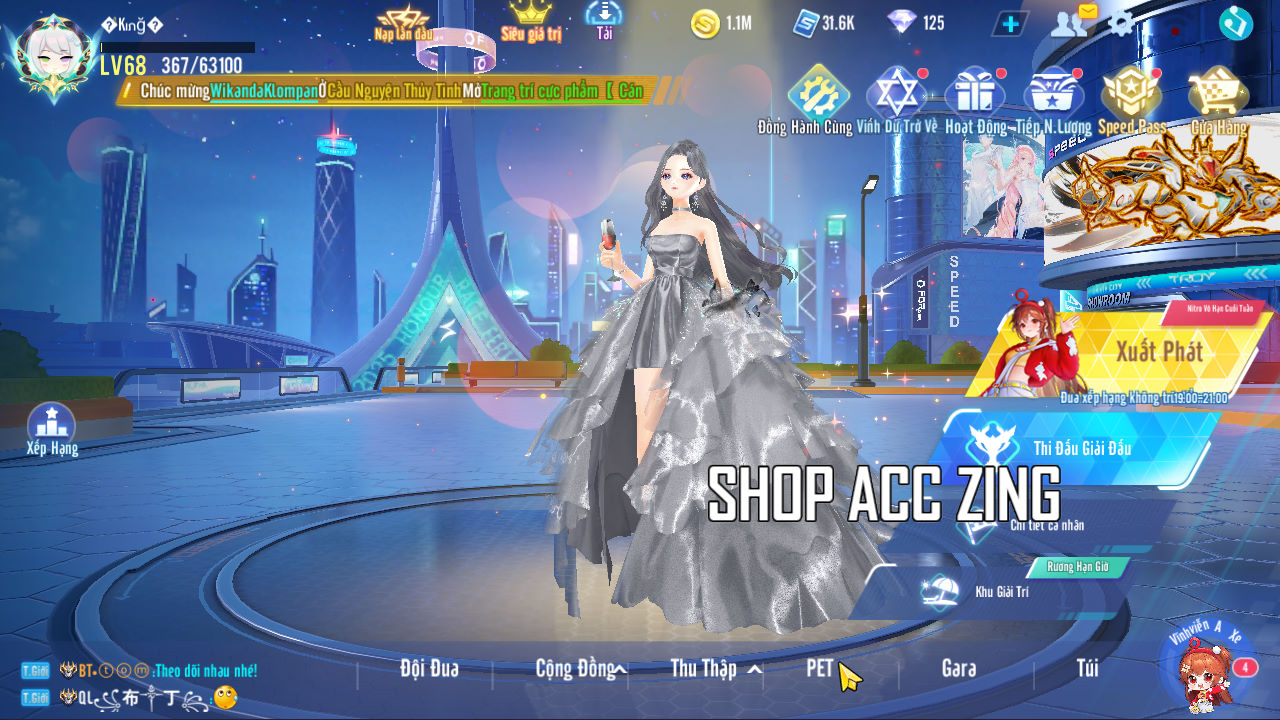The image size is (1280, 720).
Task: Open the Hoạt Động gift events
Action: coord(976,98)
